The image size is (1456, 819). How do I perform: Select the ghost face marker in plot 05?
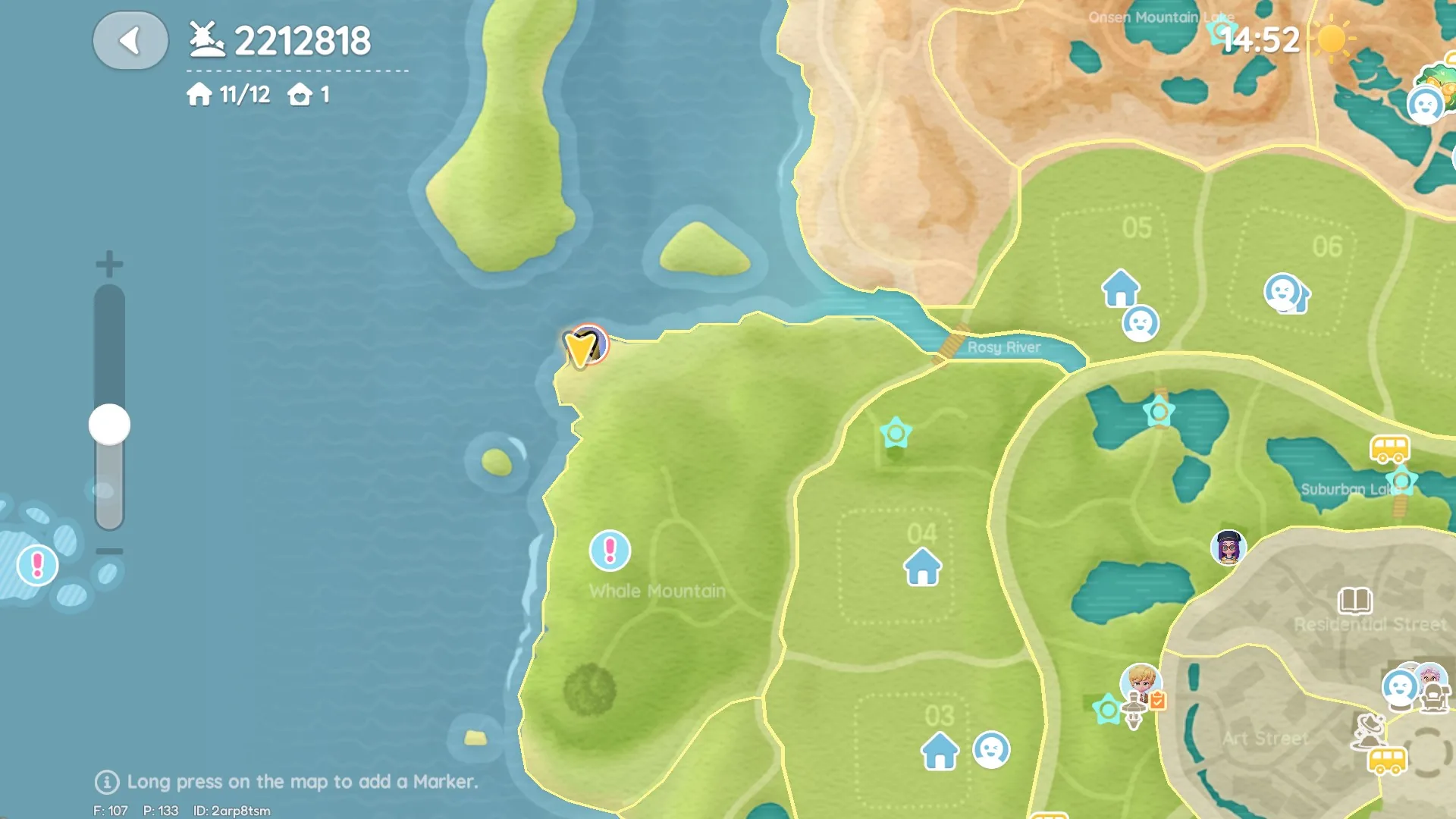click(x=1141, y=324)
